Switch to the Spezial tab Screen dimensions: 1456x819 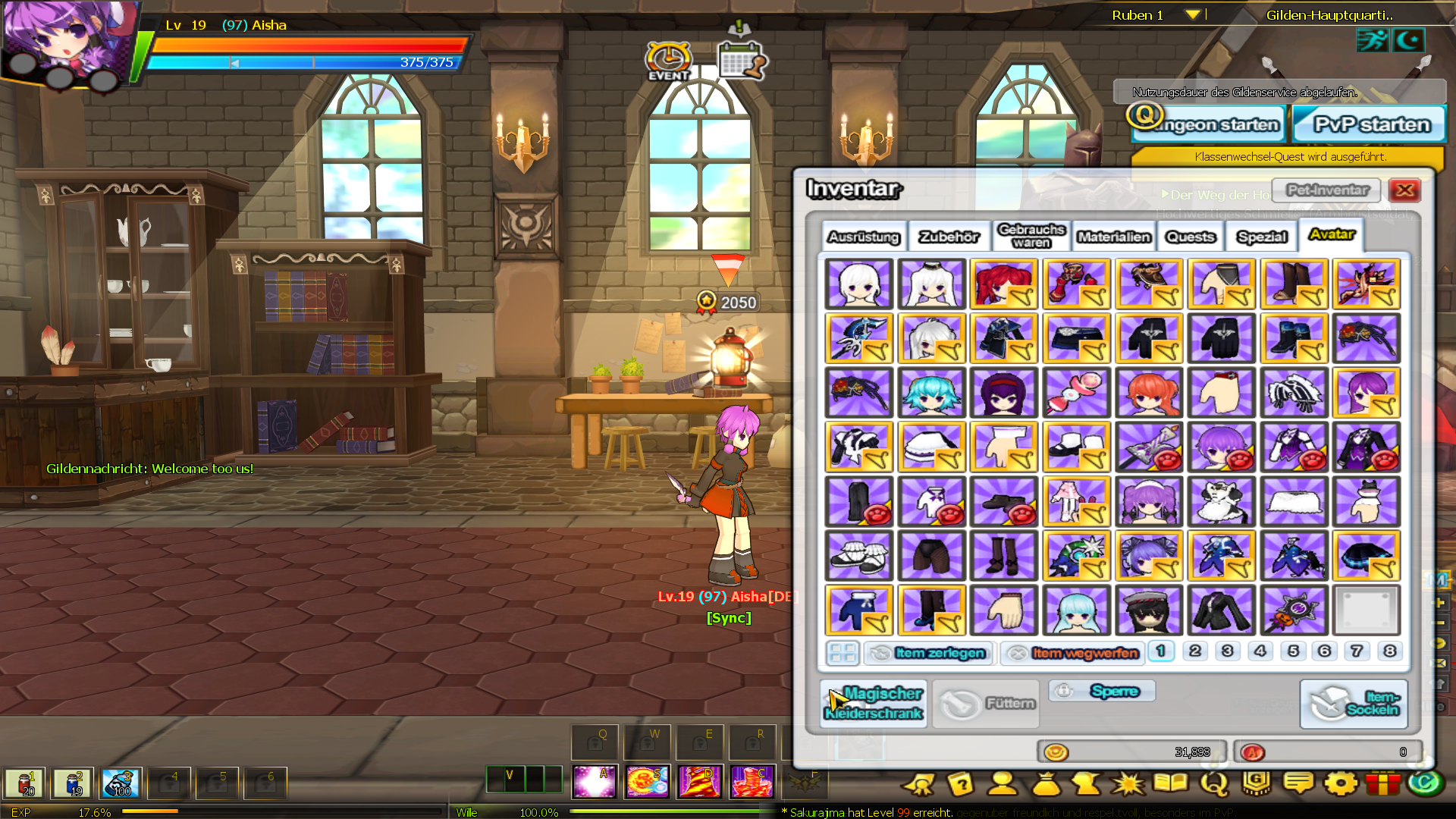coord(1262,237)
